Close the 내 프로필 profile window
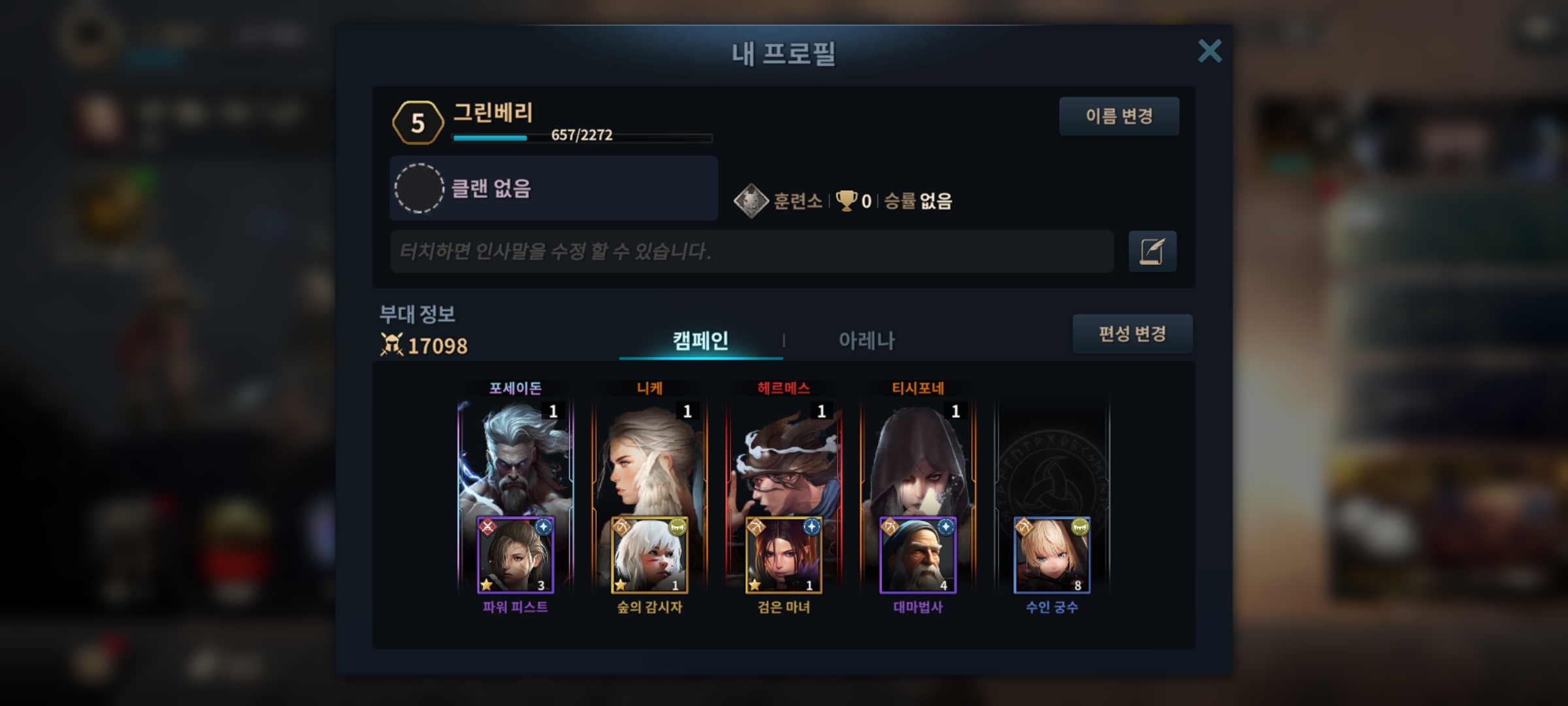 (1209, 51)
